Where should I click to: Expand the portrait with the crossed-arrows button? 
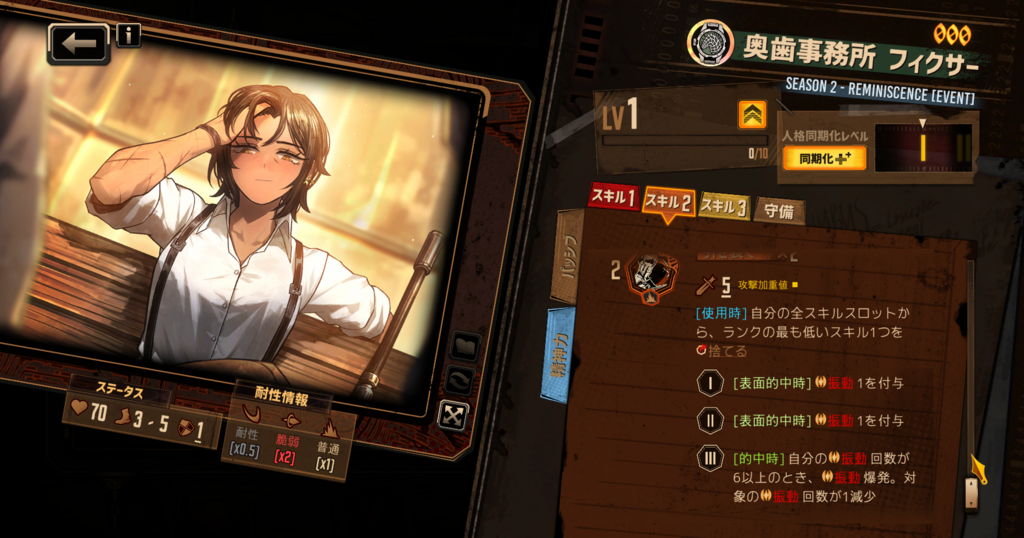tap(453, 414)
